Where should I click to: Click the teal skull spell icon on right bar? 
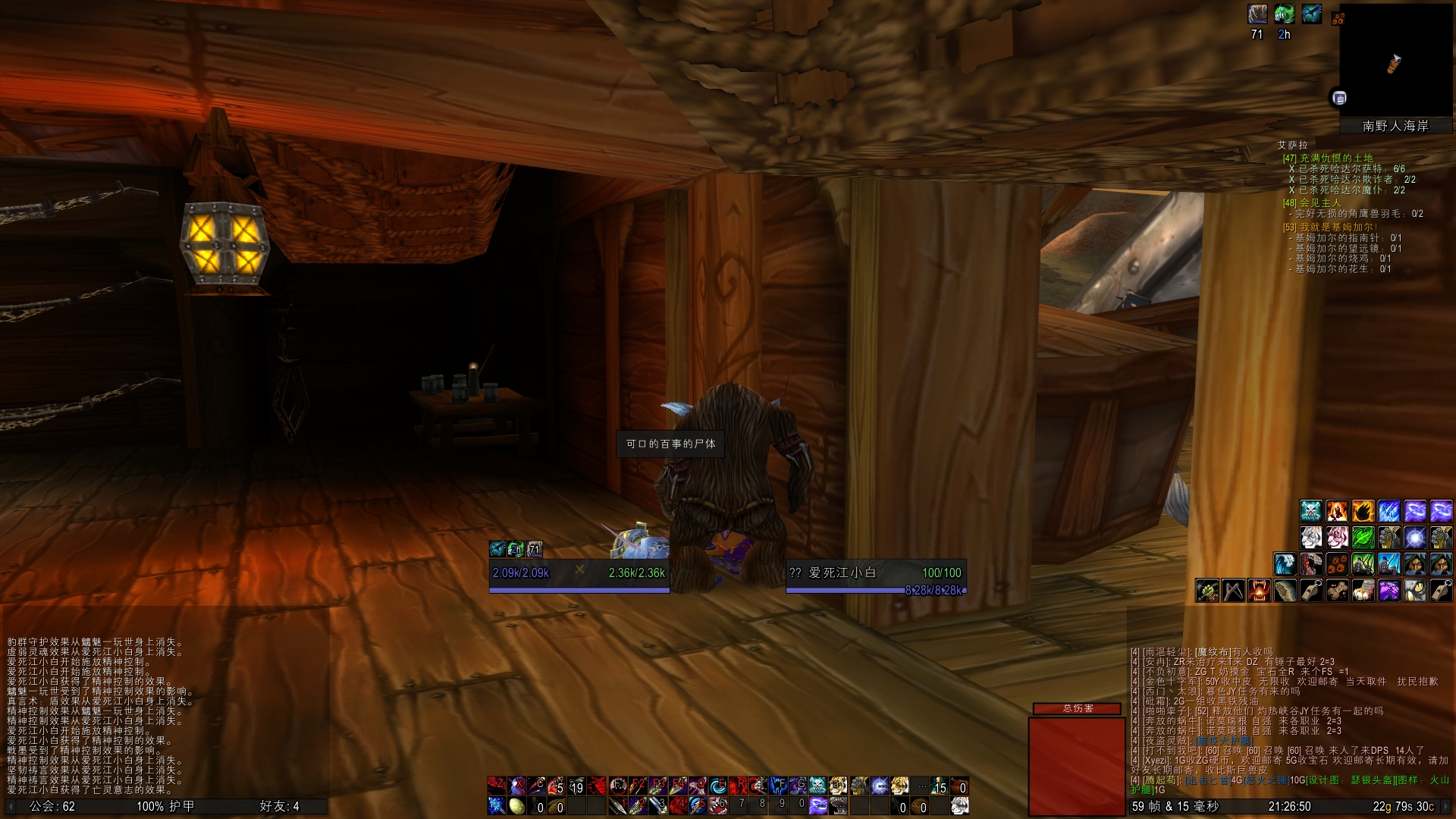1311,512
